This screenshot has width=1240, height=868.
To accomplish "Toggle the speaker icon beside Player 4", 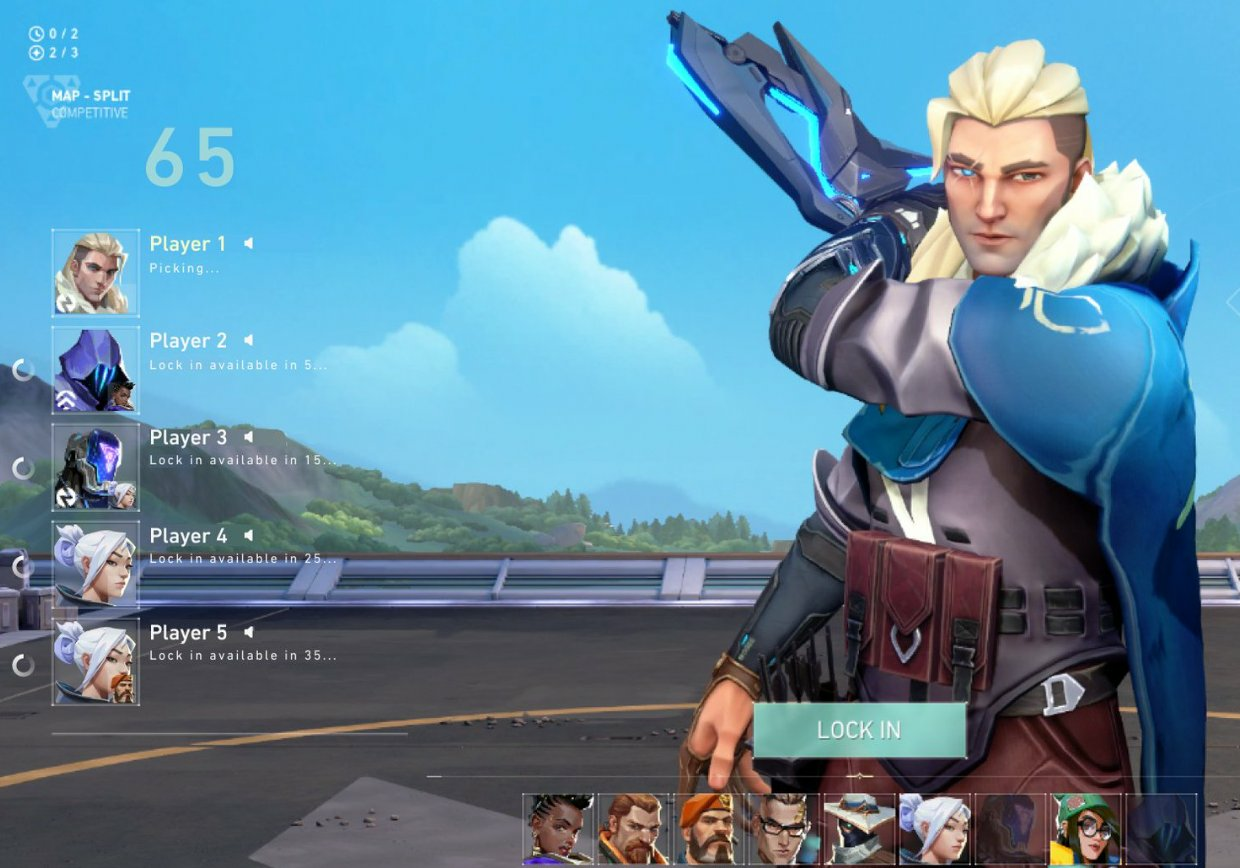I will pos(248,535).
